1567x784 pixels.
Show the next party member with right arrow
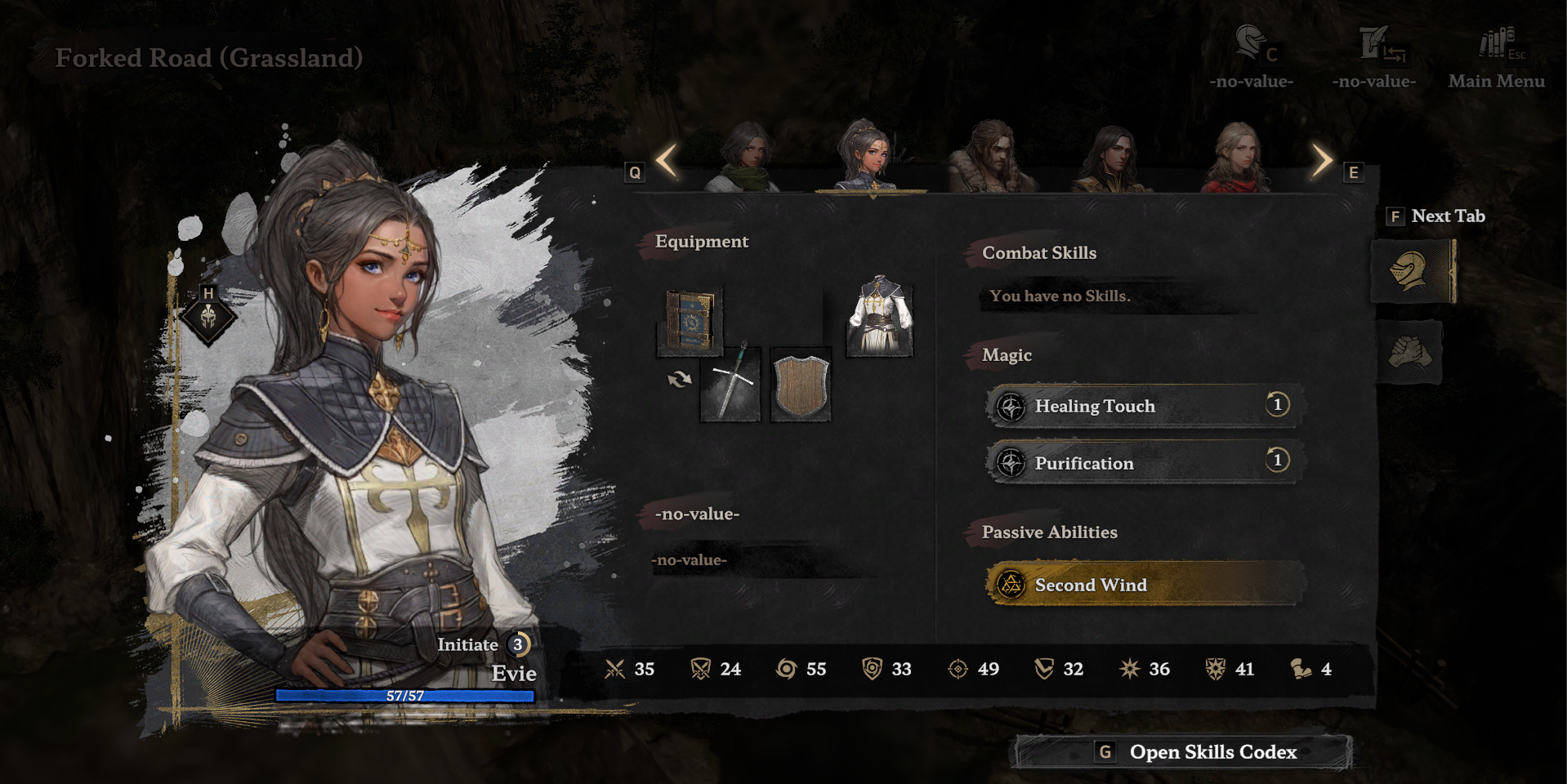(1321, 161)
